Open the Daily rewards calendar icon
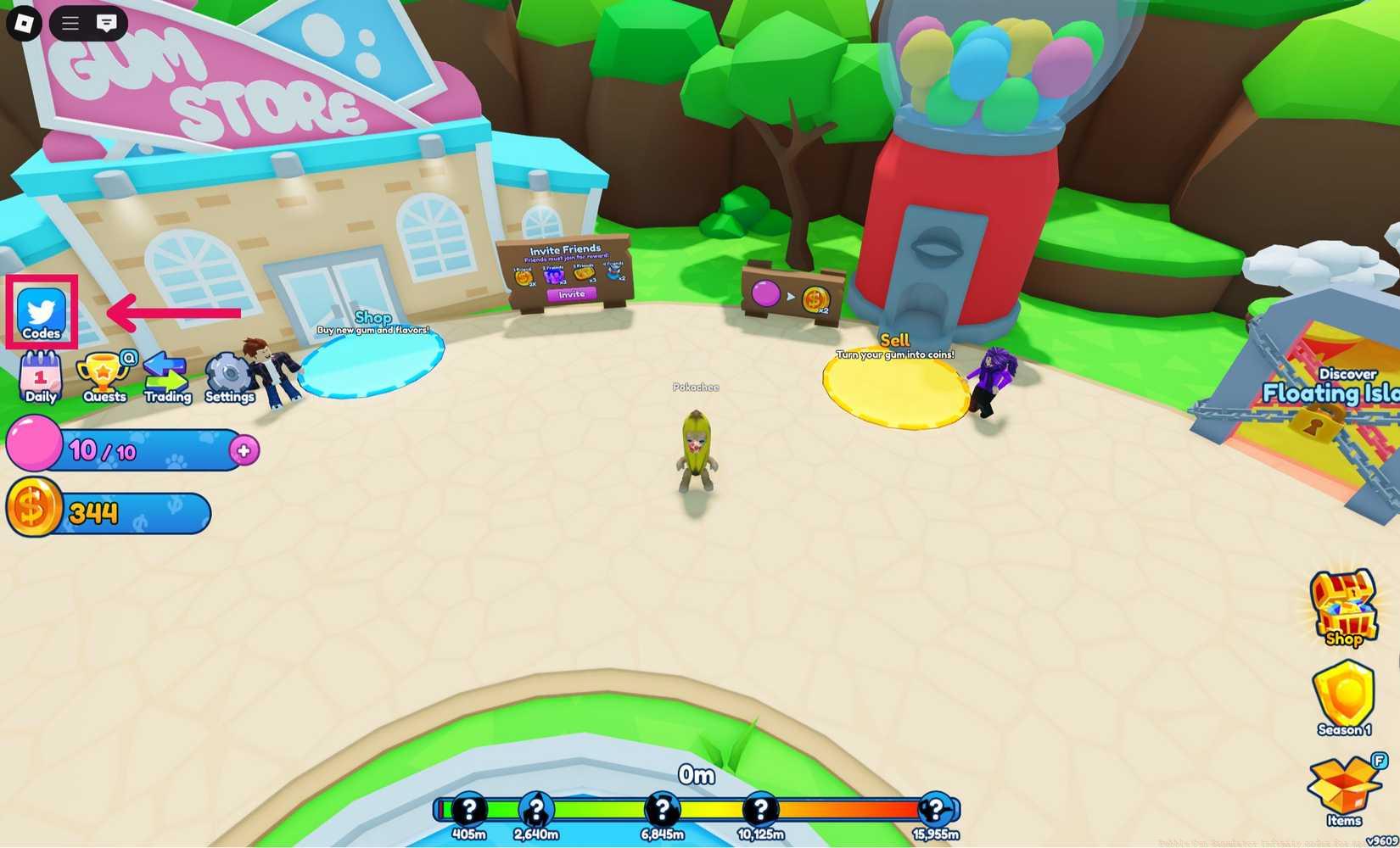The image size is (1400, 848). pos(38,371)
